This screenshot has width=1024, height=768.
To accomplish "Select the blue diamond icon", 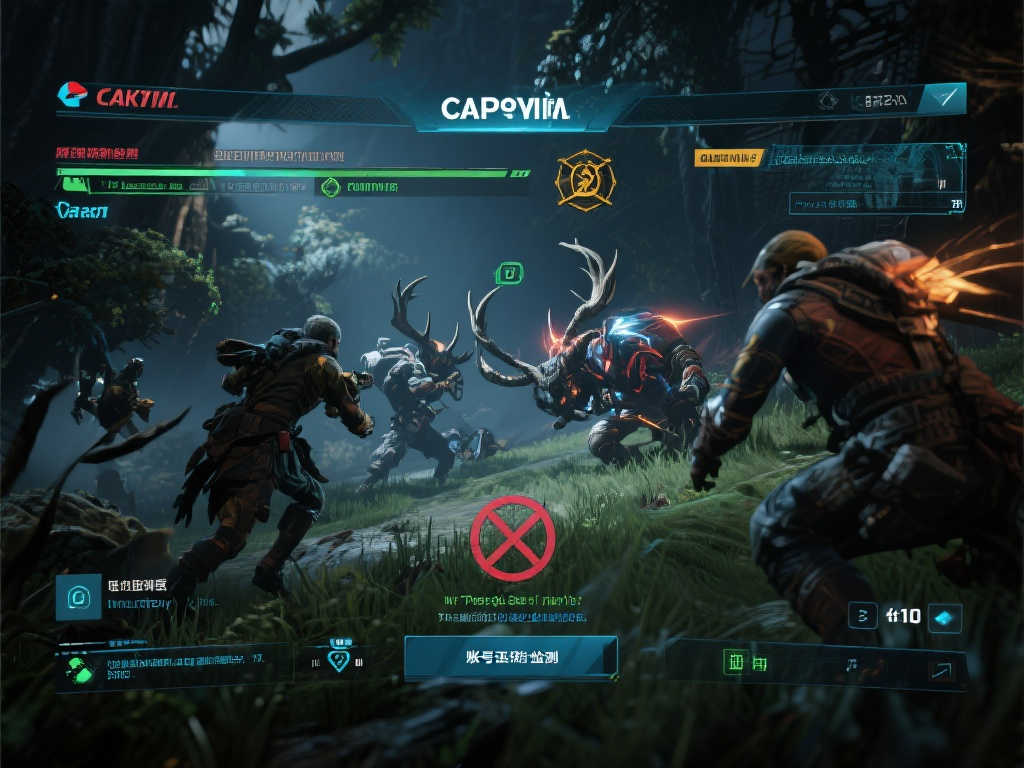I will 945,617.
